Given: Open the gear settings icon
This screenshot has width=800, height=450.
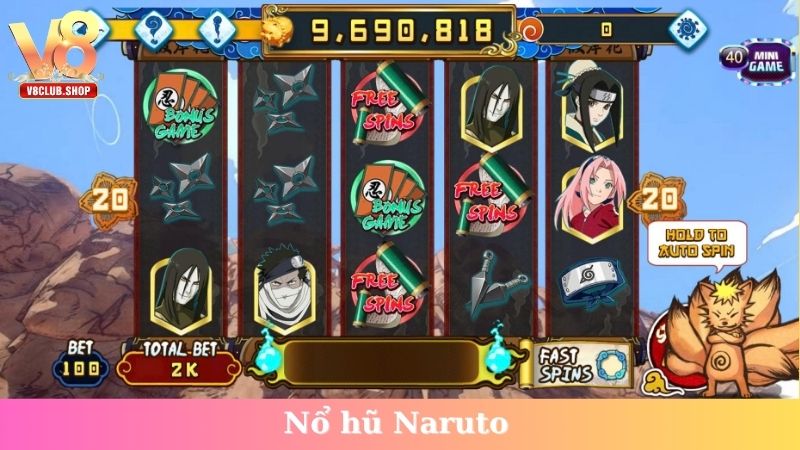Looking at the screenshot, I should pyautogui.click(x=687, y=28).
